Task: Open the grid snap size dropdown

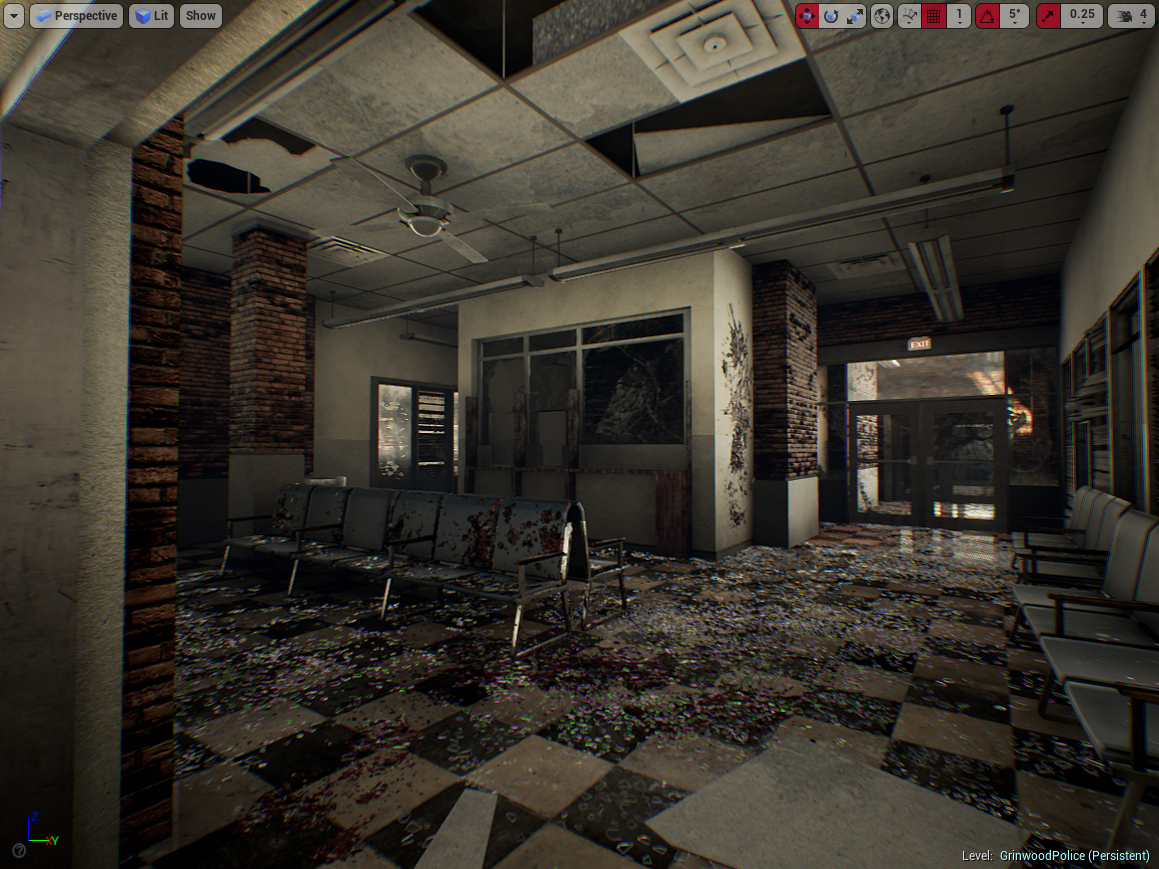Action: click(x=959, y=15)
